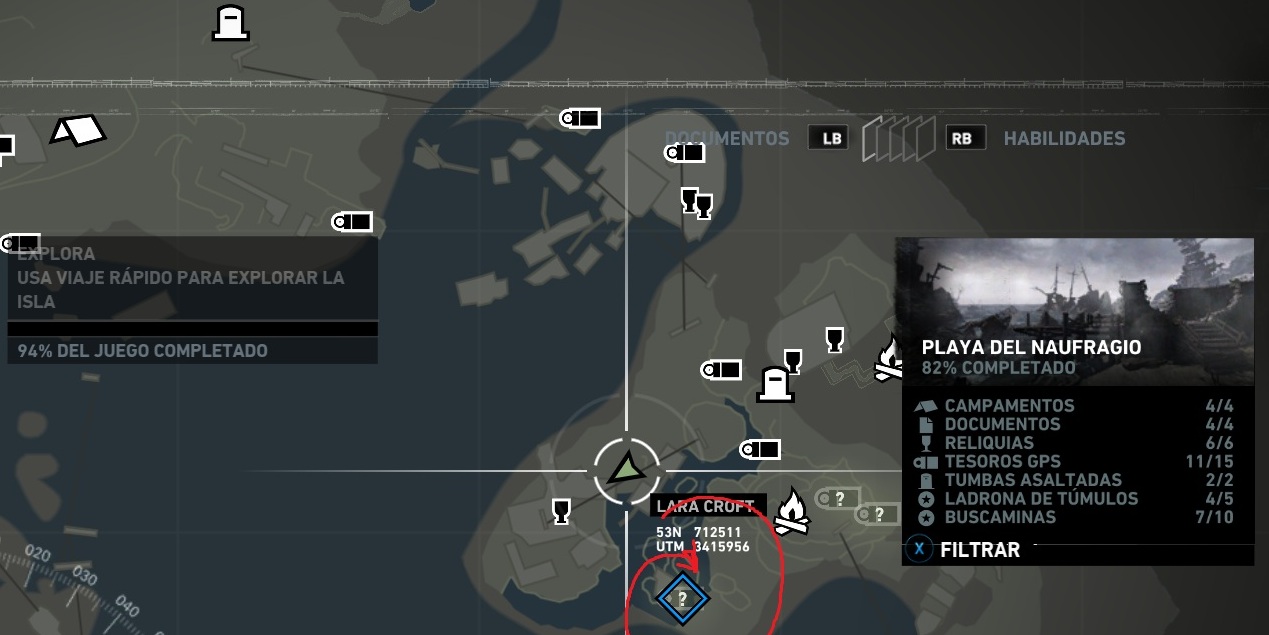Click the LADRONA DE TÚMULOS challenge row
1269x635 pixels.
pos(1075,498)
